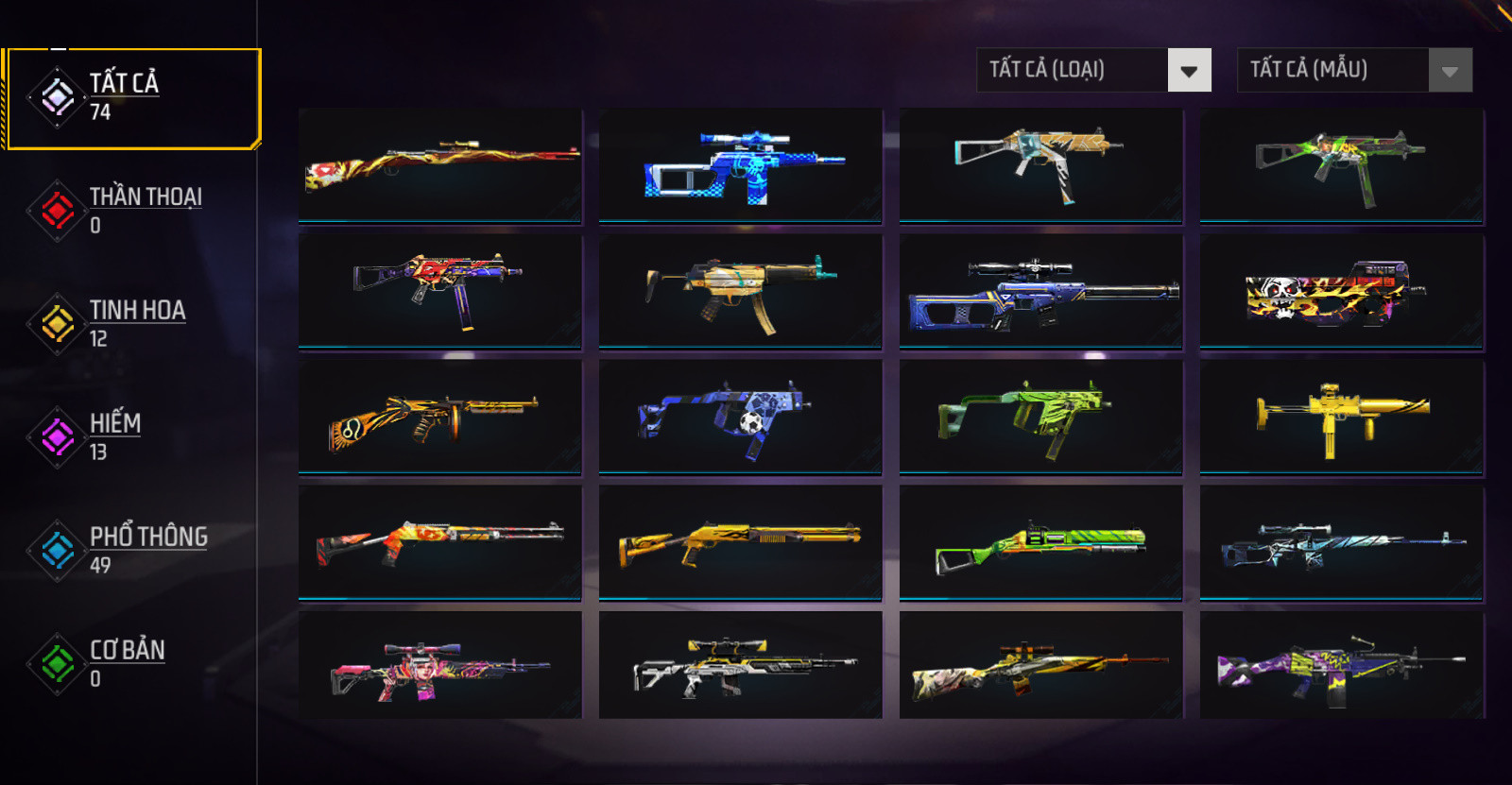Pick the skull graffiti P90 skin
Image resolution: width=1512 pixels, height=785 pixels.
pyautogui.click(x=1341, y=292)
